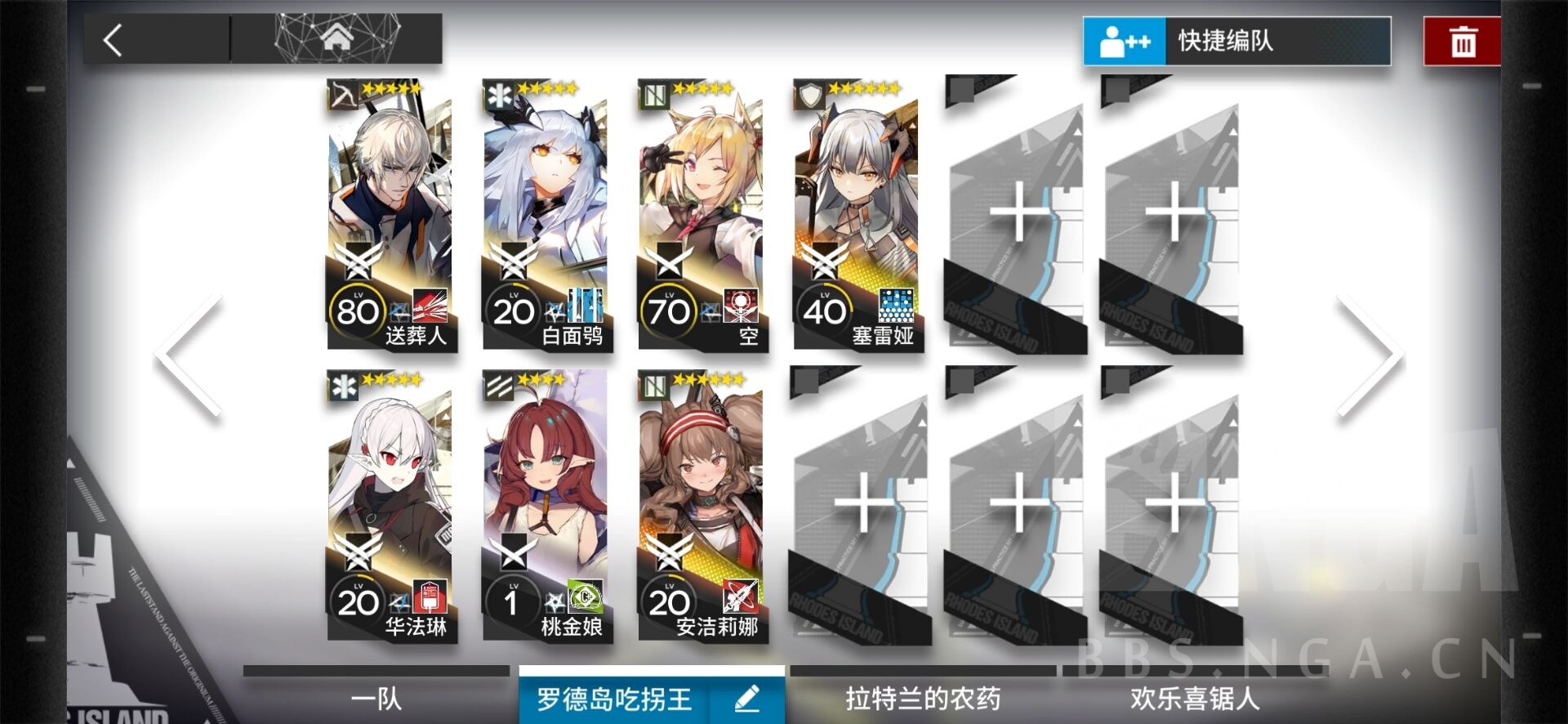Click level 80 badge on 送葬人's card

[357, 311]
